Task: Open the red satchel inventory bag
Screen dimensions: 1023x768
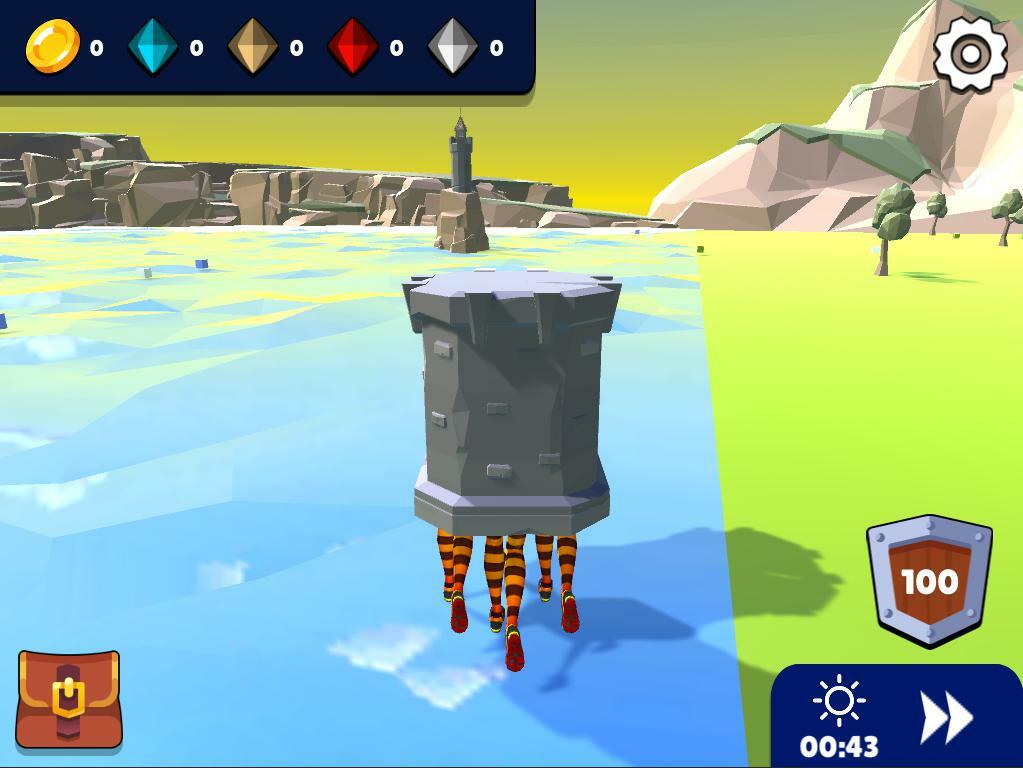Action: click(69, 700)
